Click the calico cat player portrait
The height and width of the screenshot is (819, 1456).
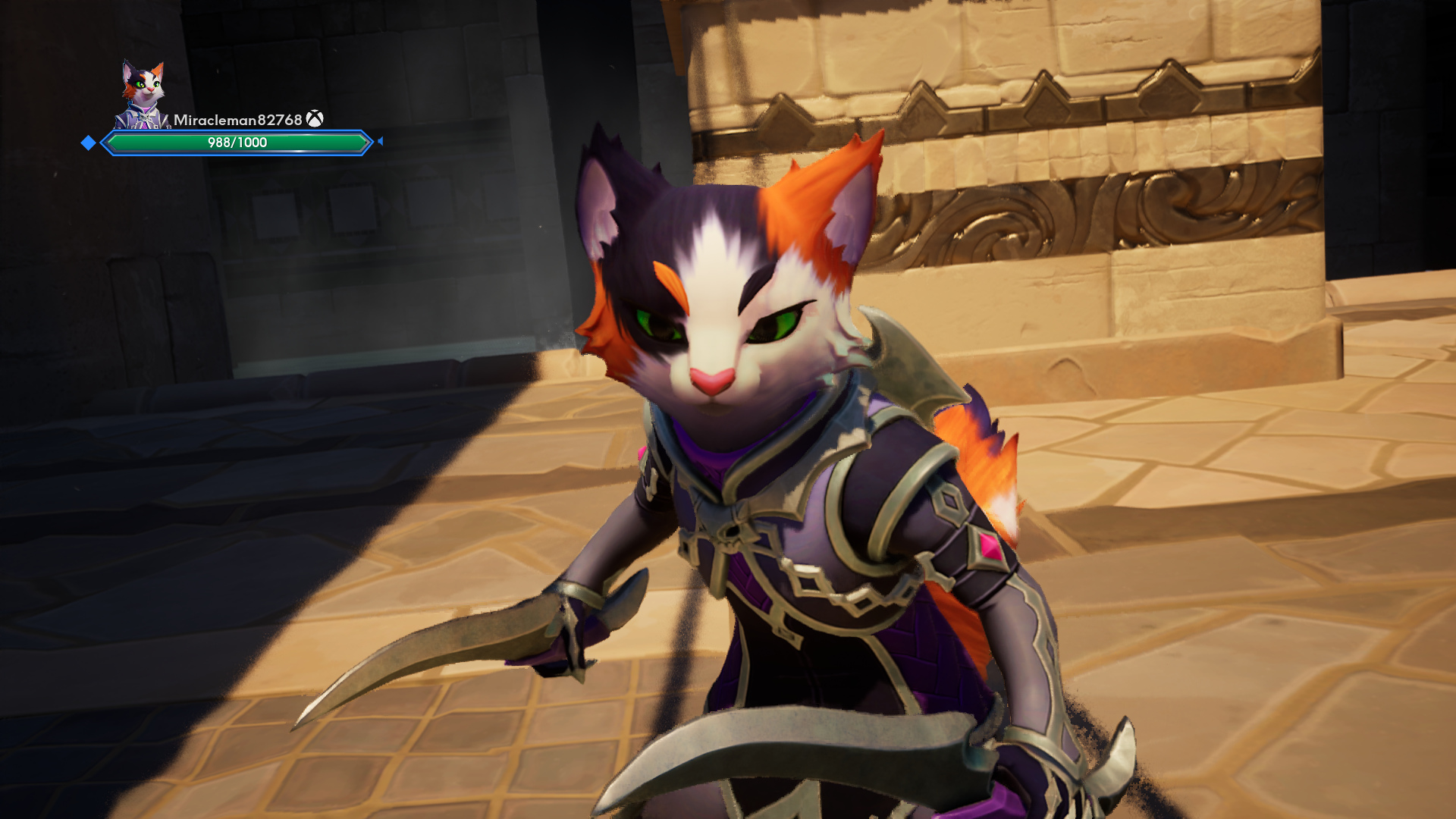(143, 94)
